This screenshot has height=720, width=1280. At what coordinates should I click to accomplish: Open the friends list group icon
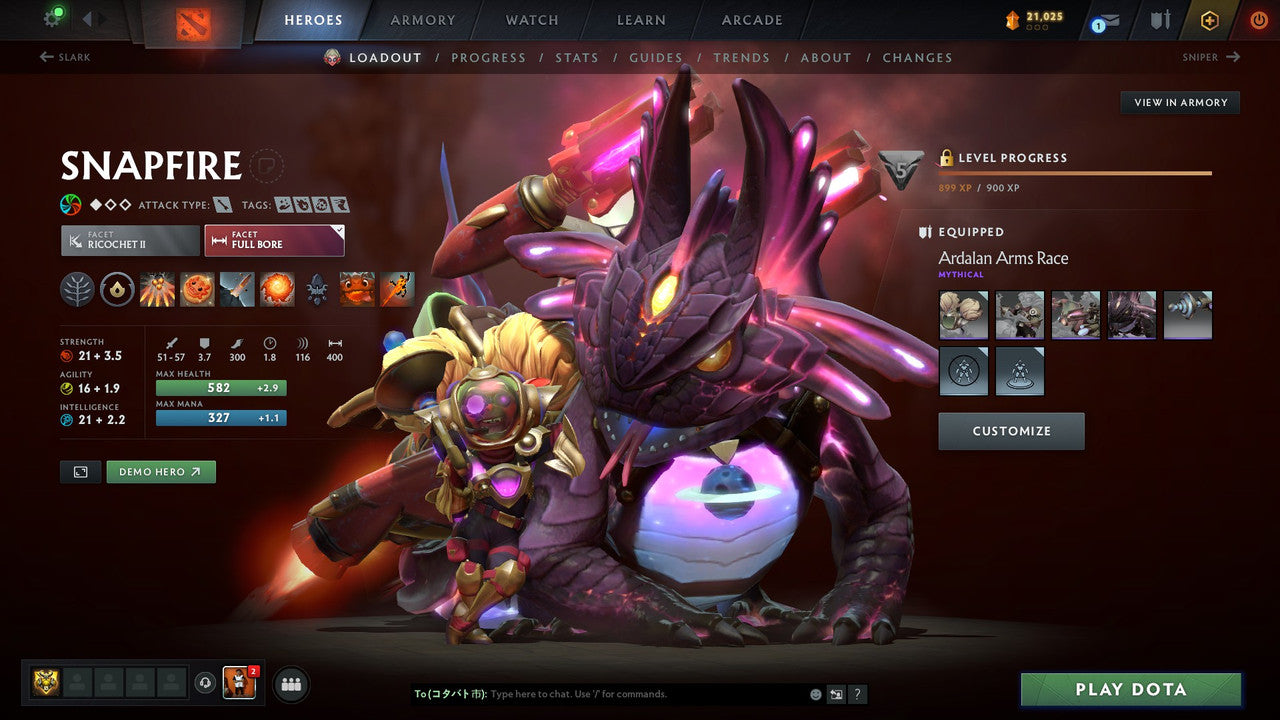pos(290,684)
